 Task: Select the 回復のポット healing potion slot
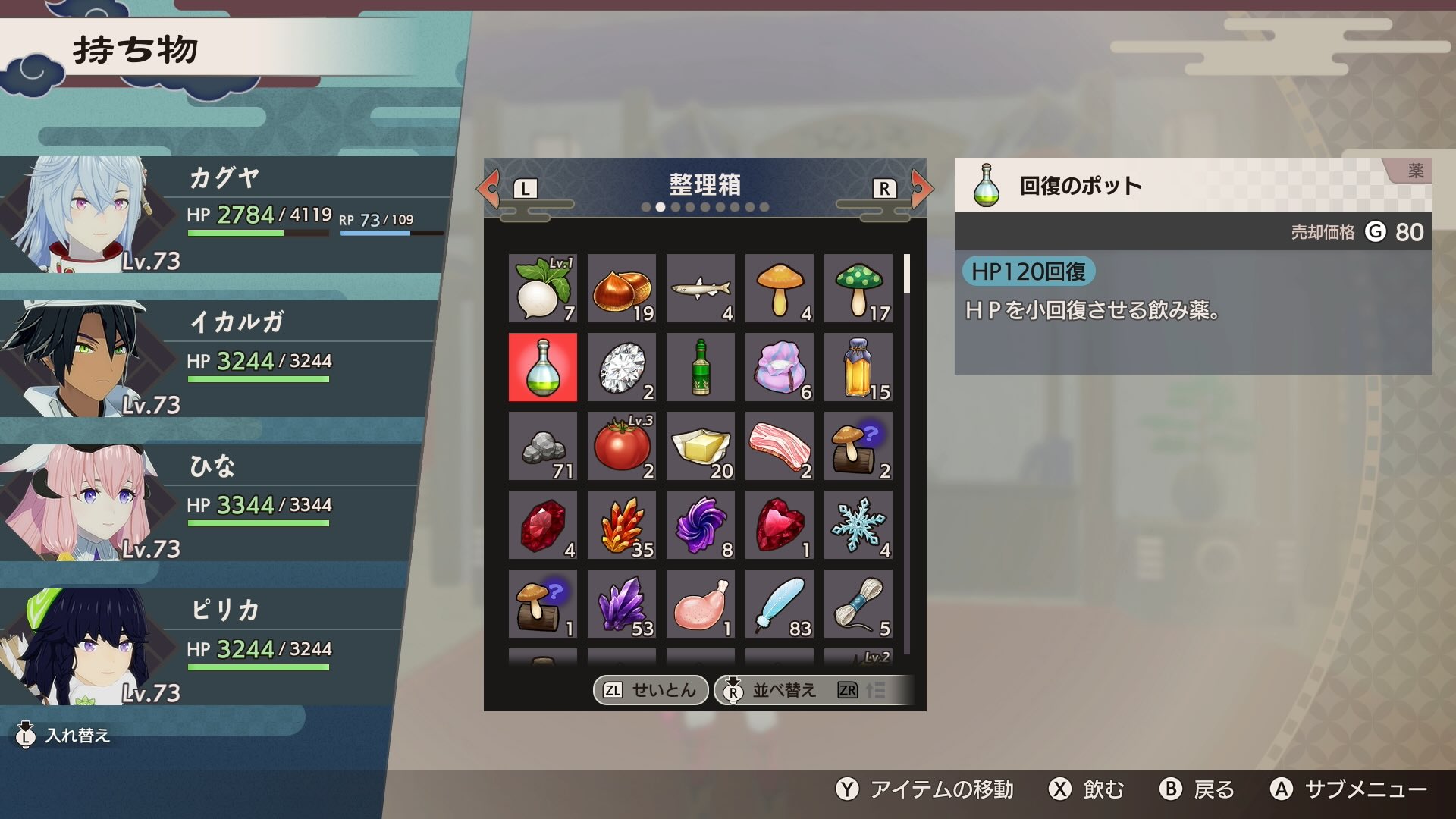[x=542, y=367]
